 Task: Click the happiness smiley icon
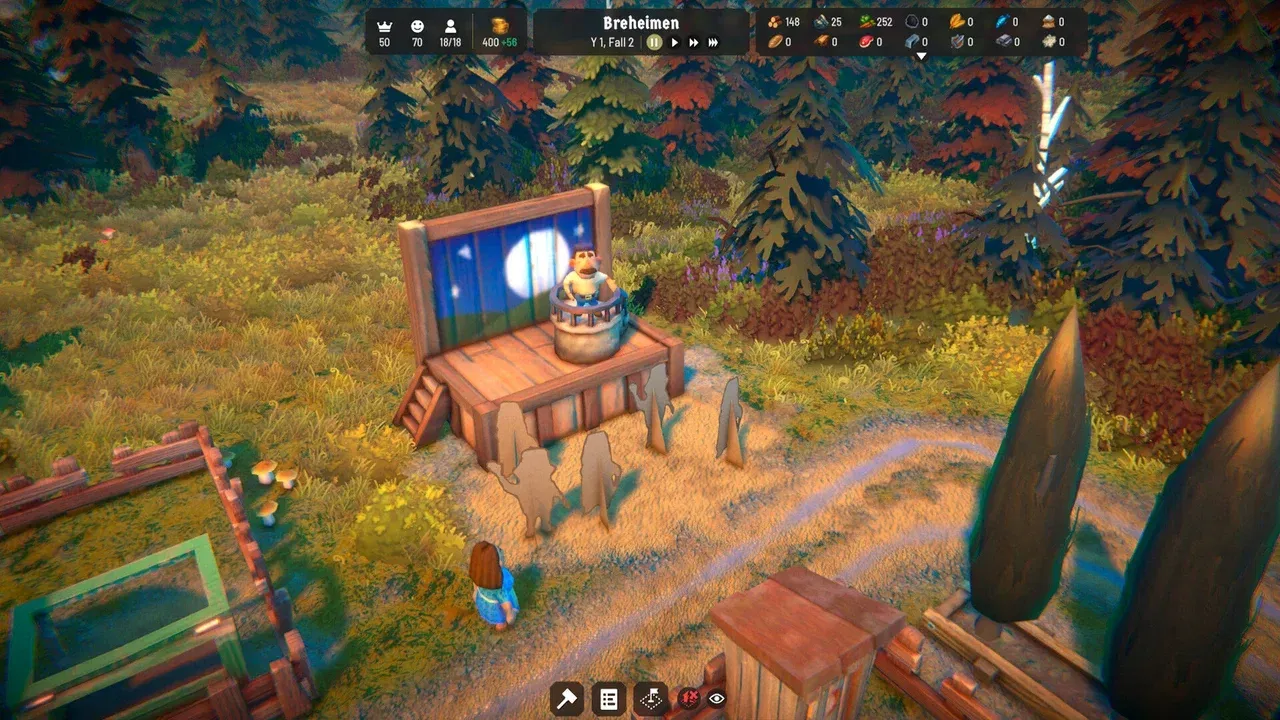click(417, 27)
